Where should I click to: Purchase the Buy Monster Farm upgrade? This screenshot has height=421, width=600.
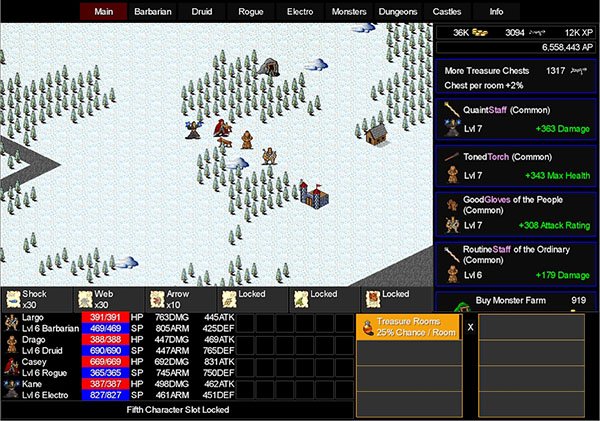[515, 300]
